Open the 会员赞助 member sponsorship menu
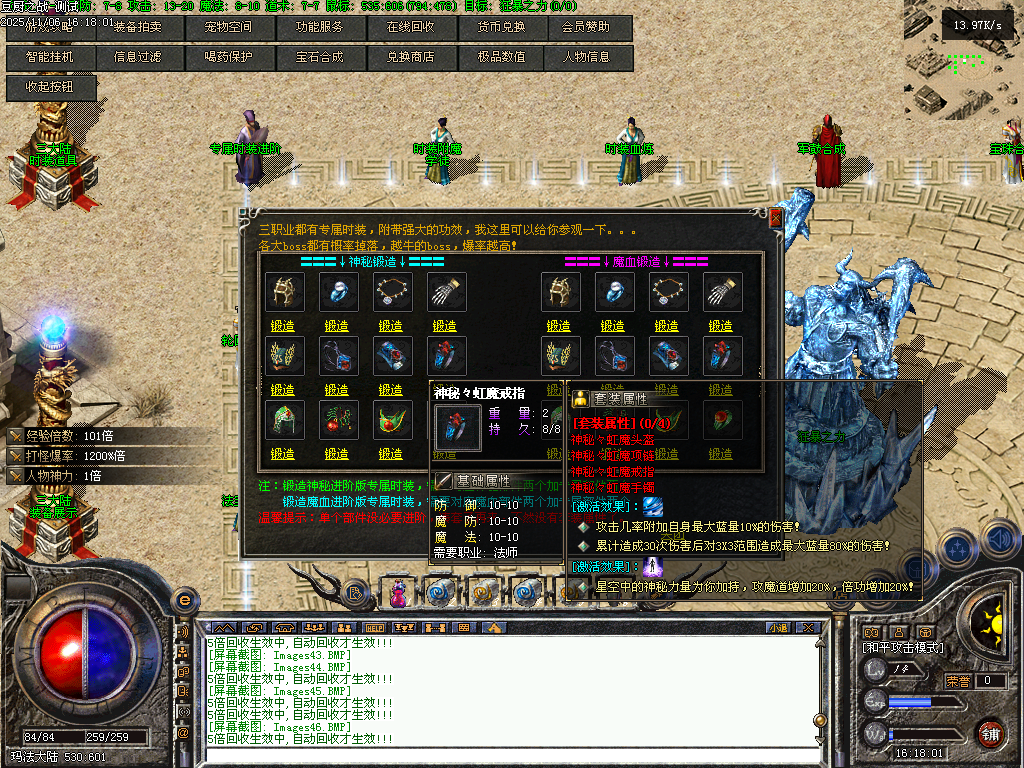 (x=589, y=27)
